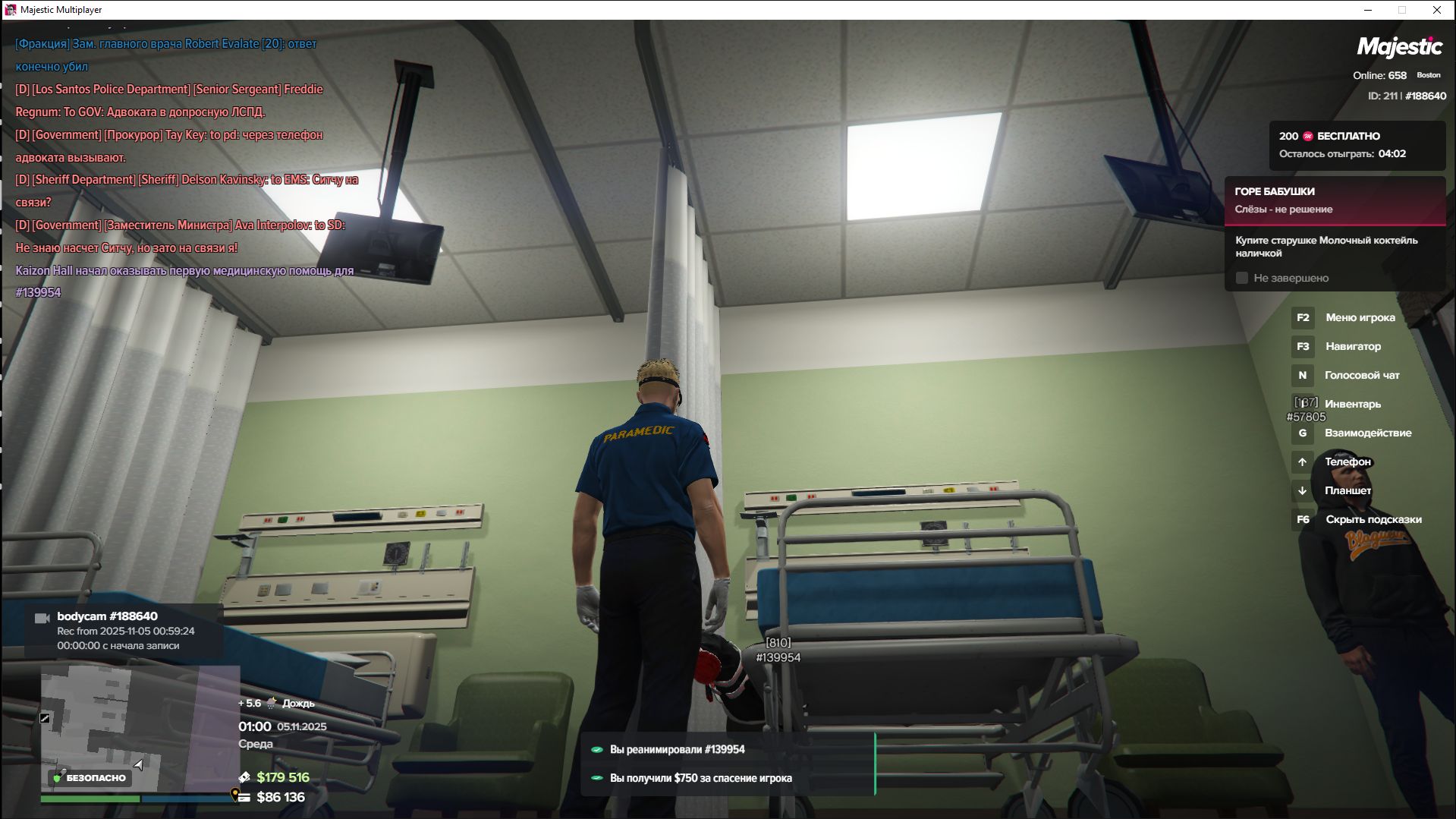Close the Majestic Multiplayer window
The image size is (1456, 819).
pyautogui.click(x=1436, y=10)
